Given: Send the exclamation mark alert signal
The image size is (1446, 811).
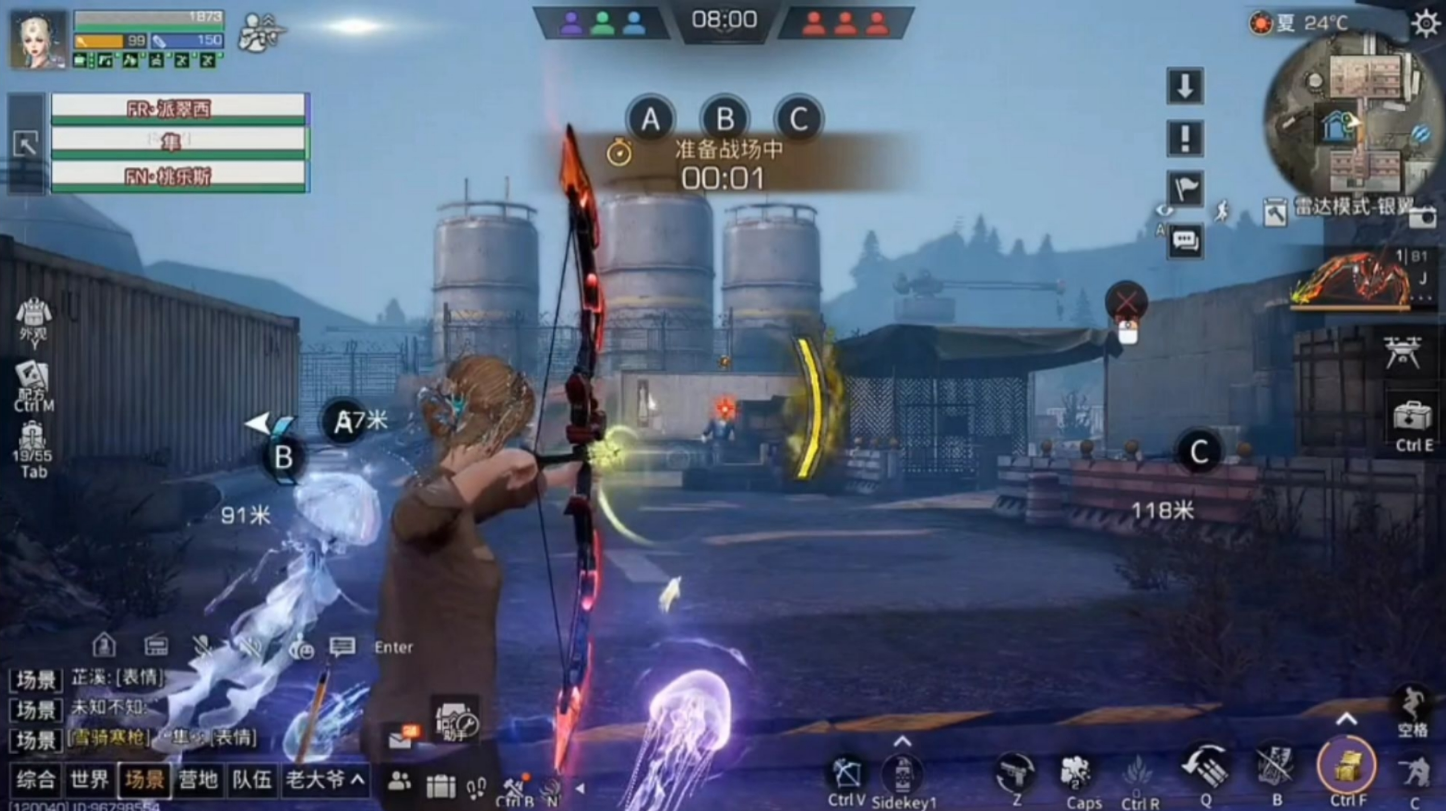Looking at the screenshot, I should (1185, 138).
